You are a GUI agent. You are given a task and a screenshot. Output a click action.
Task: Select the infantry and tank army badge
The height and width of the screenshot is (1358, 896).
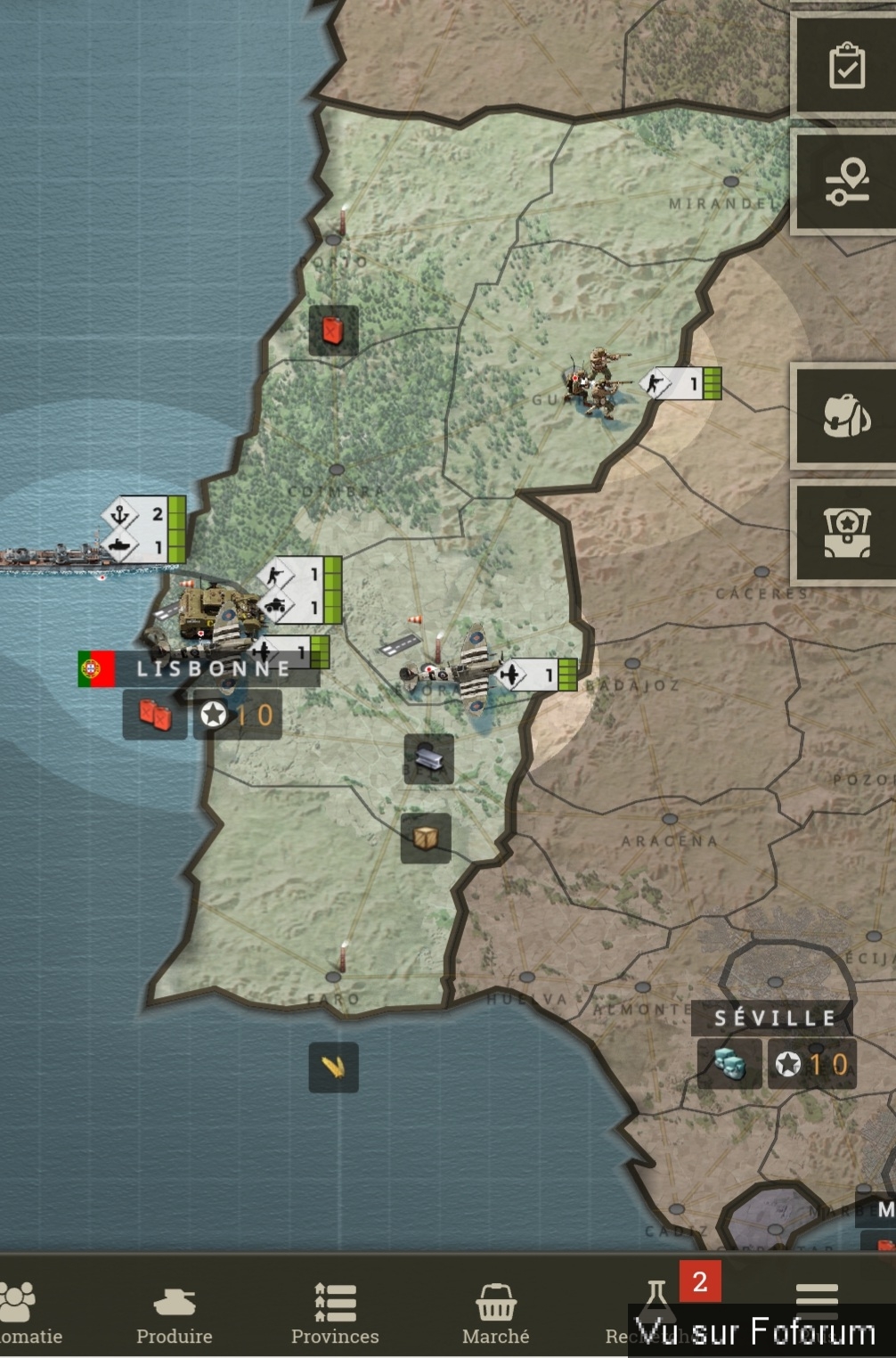[299, 590]
